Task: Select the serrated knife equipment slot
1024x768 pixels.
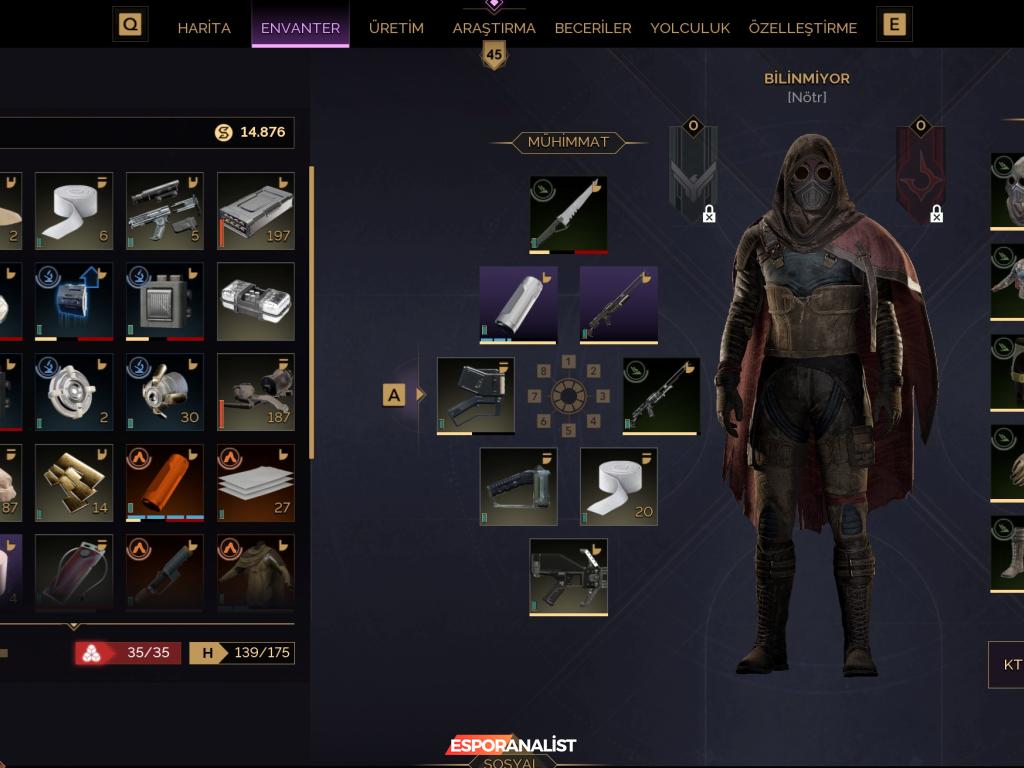Action: (x=568, y=214)
